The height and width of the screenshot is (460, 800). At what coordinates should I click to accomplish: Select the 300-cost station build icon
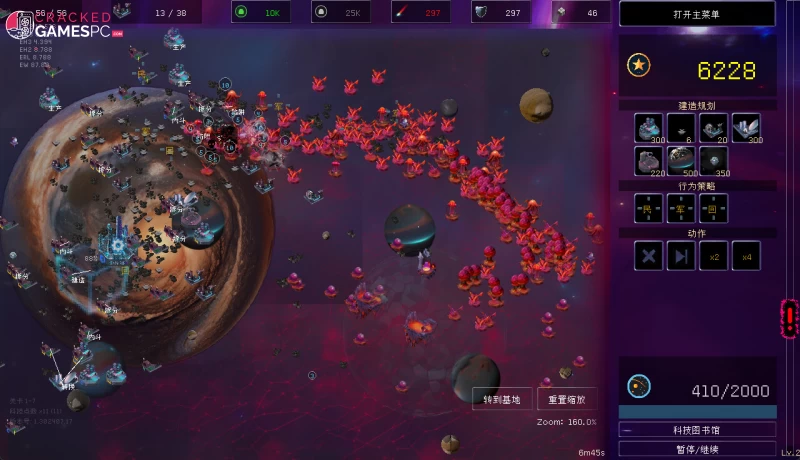click(x=650, y=127)
